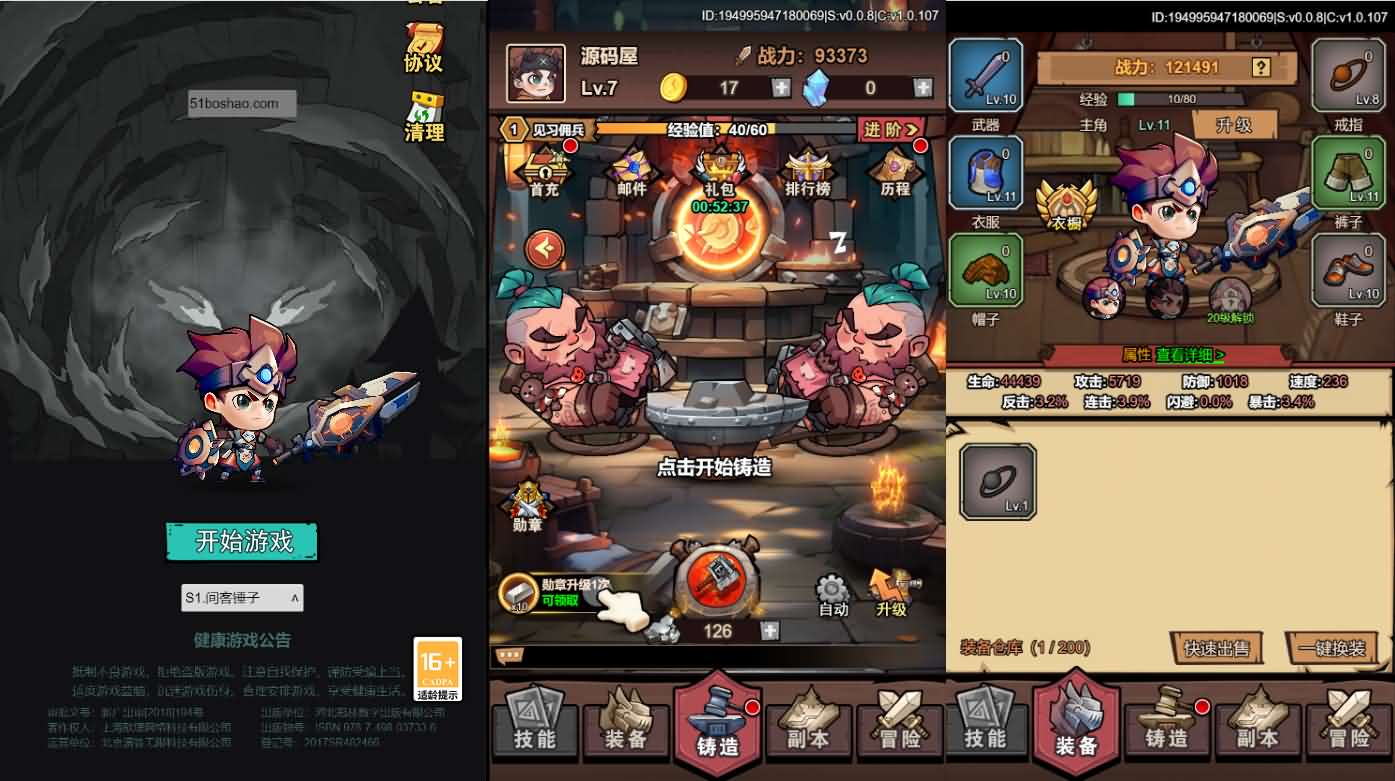Open the S1.间客锤子 server selector
The image size is (1395, 781).
tap(240, 597)
